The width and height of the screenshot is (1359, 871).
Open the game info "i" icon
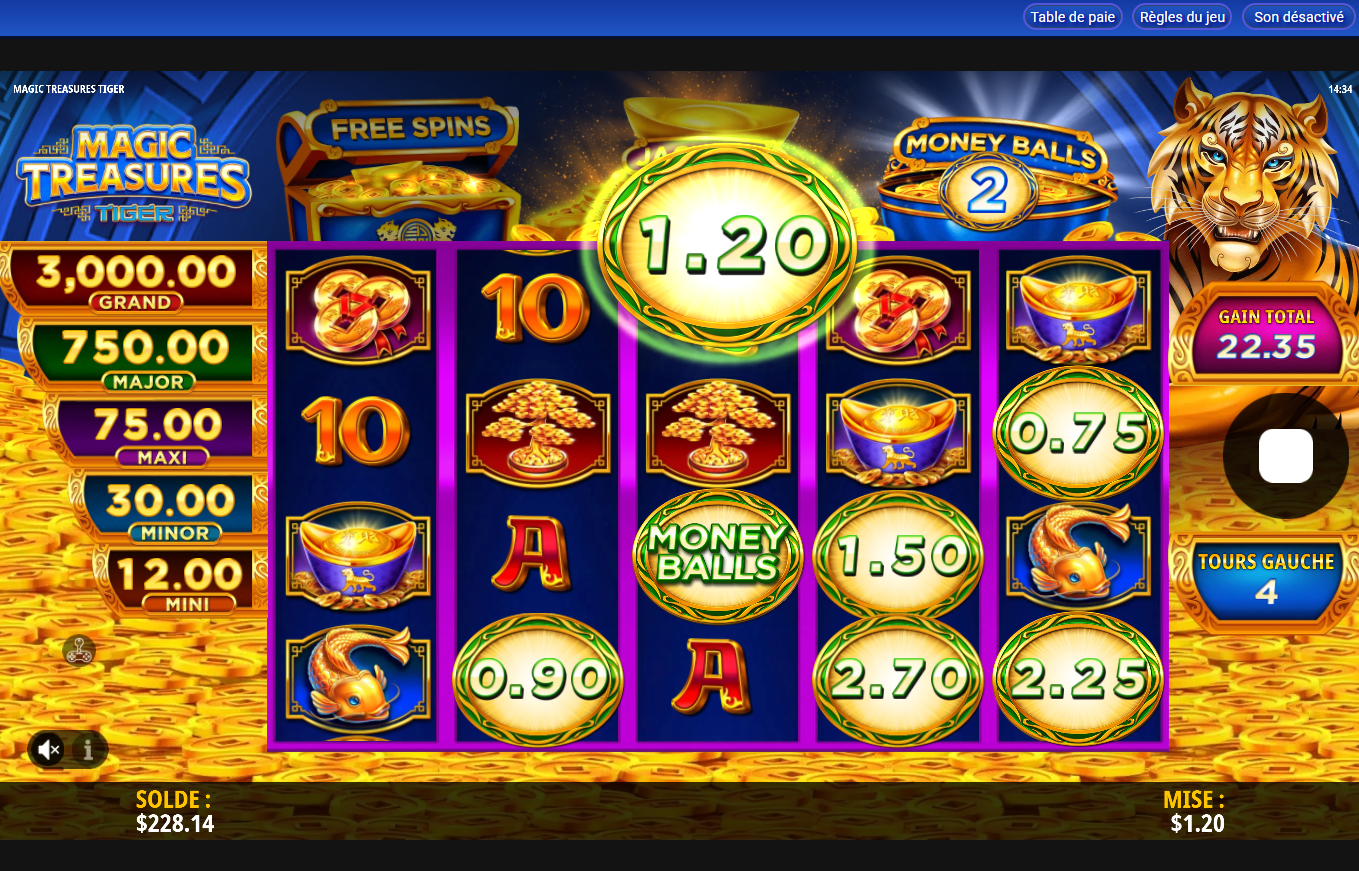click(88, 749)
